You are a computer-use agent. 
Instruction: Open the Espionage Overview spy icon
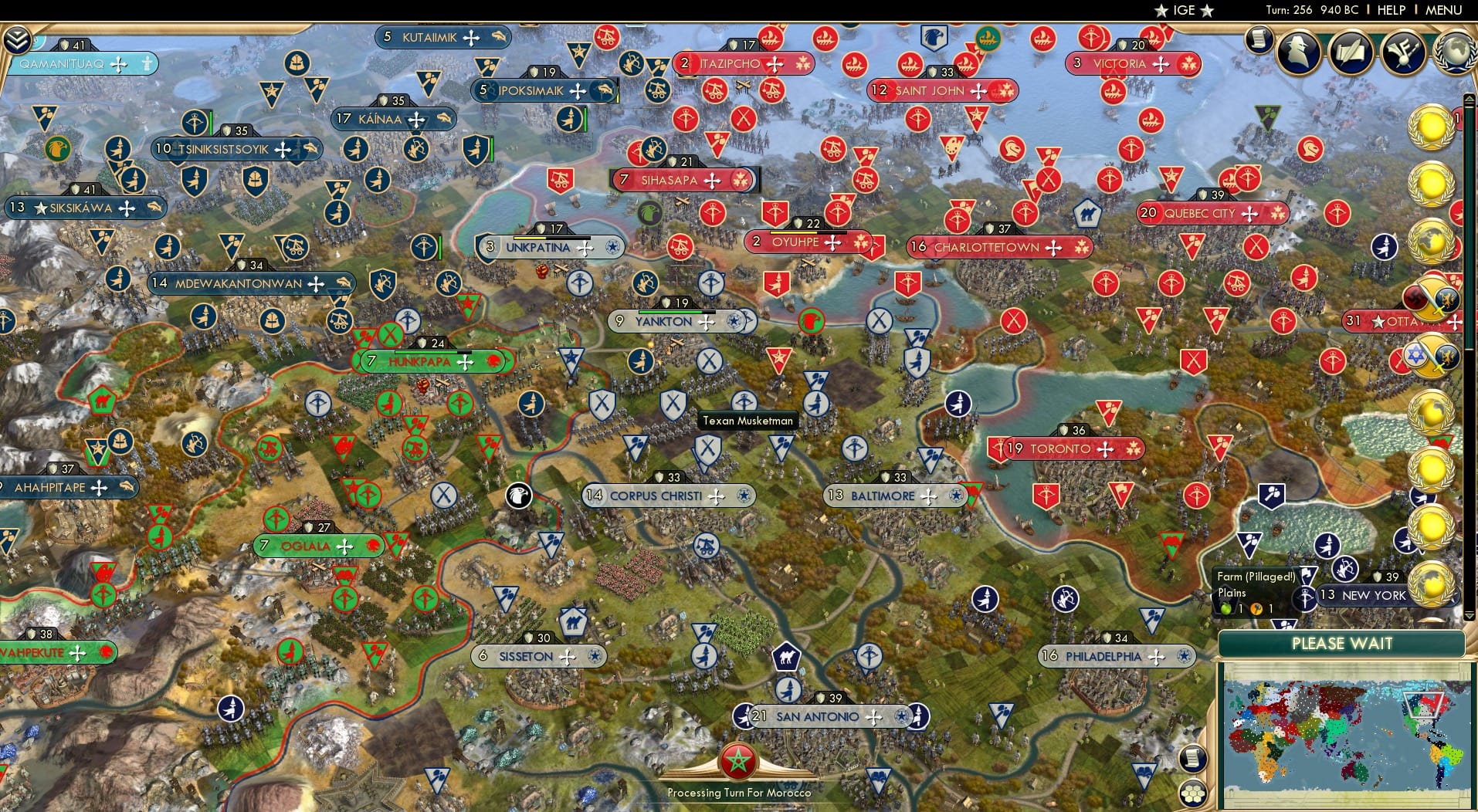point(1300,51)
